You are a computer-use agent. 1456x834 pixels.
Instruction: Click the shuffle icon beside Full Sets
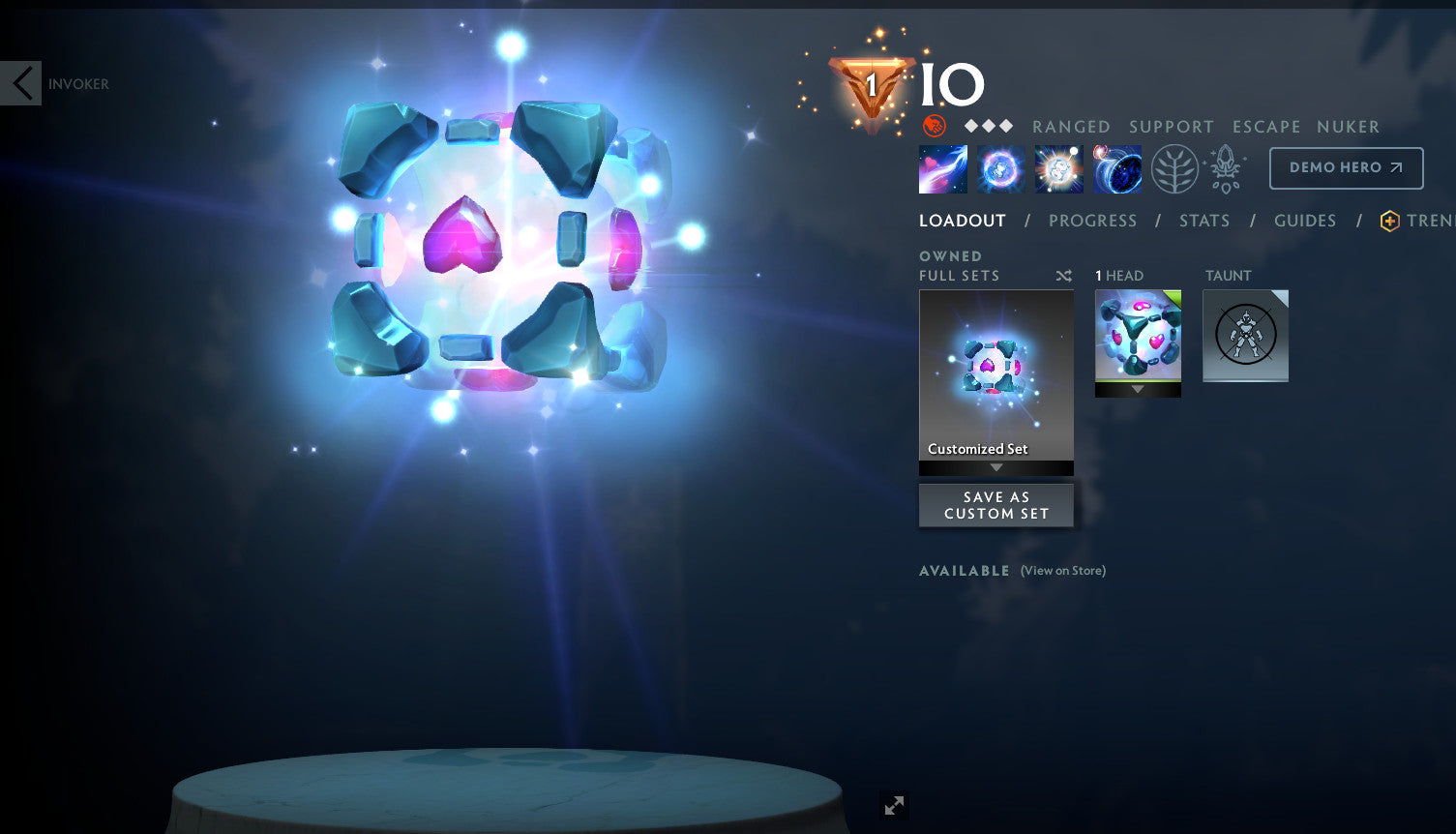(1063, 275)
